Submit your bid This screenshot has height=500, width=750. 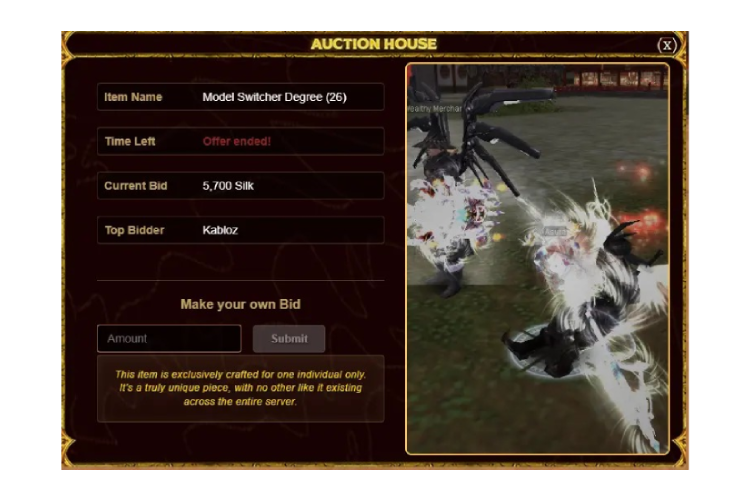coord(289,338)
